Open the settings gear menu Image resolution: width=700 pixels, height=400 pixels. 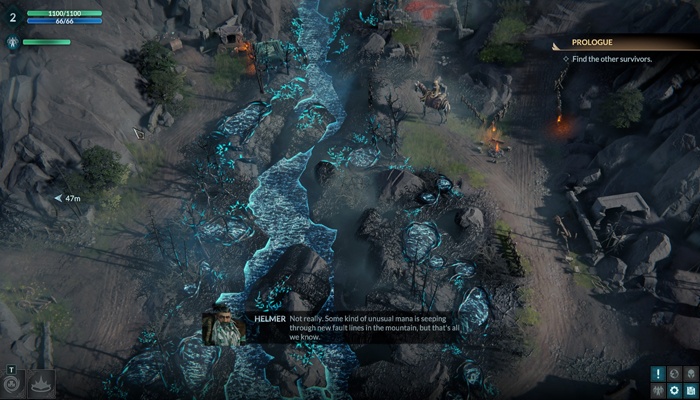pos(675,390)
